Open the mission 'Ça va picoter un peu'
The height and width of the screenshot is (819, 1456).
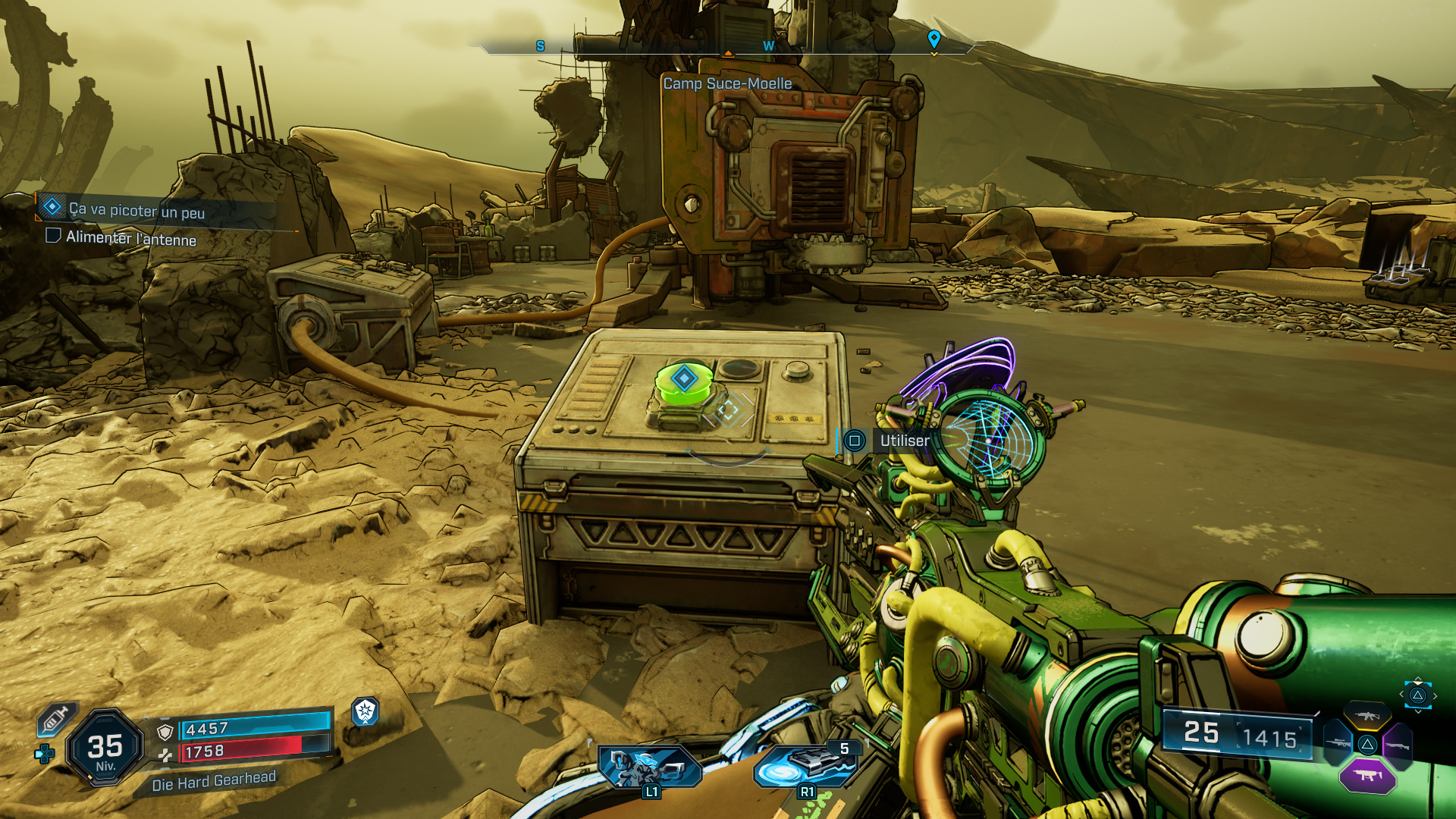click(x=136, y=212)
